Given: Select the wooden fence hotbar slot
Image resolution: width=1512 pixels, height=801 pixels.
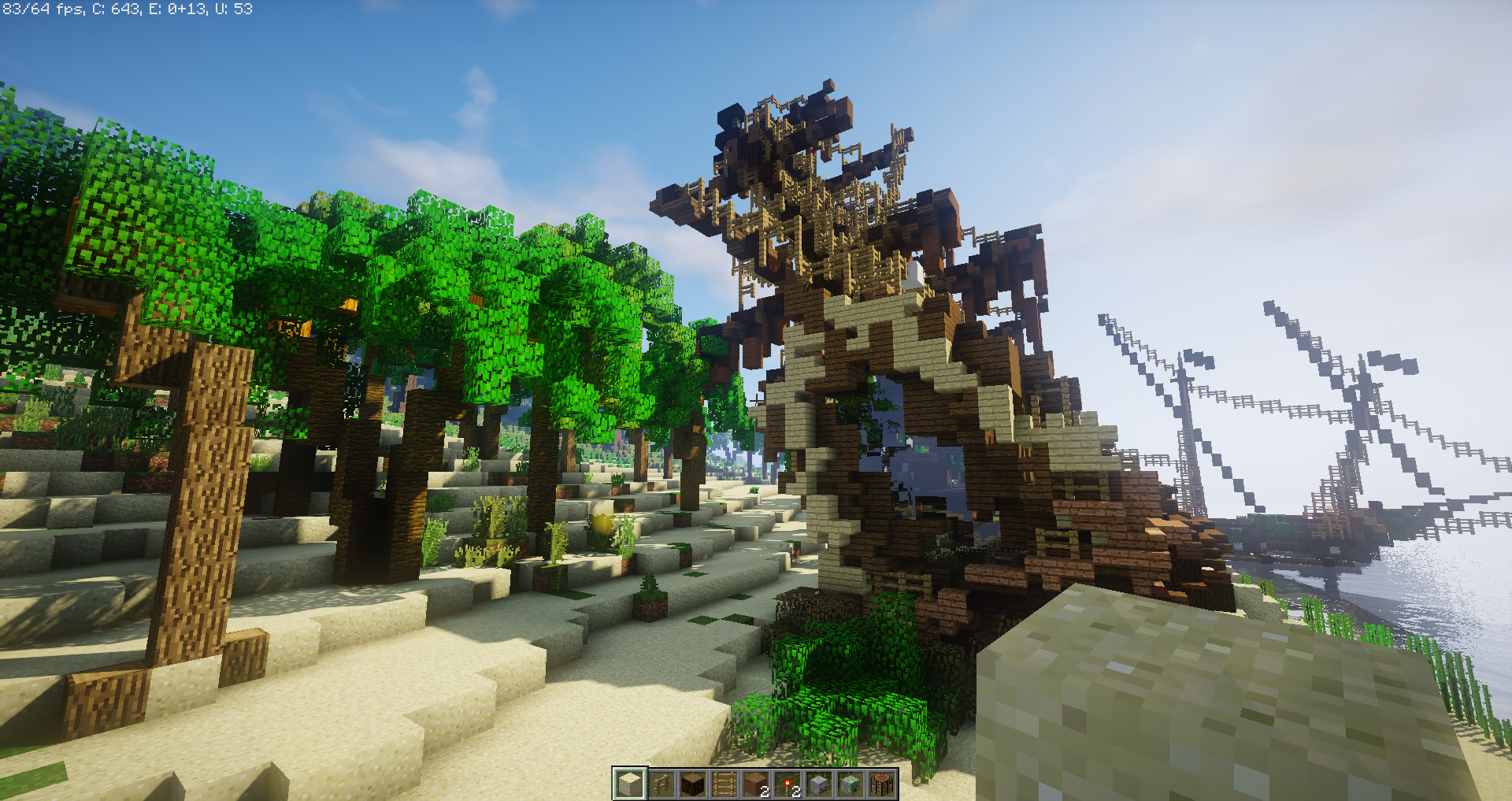Looking at the screenshot, I should click(661, 784).
